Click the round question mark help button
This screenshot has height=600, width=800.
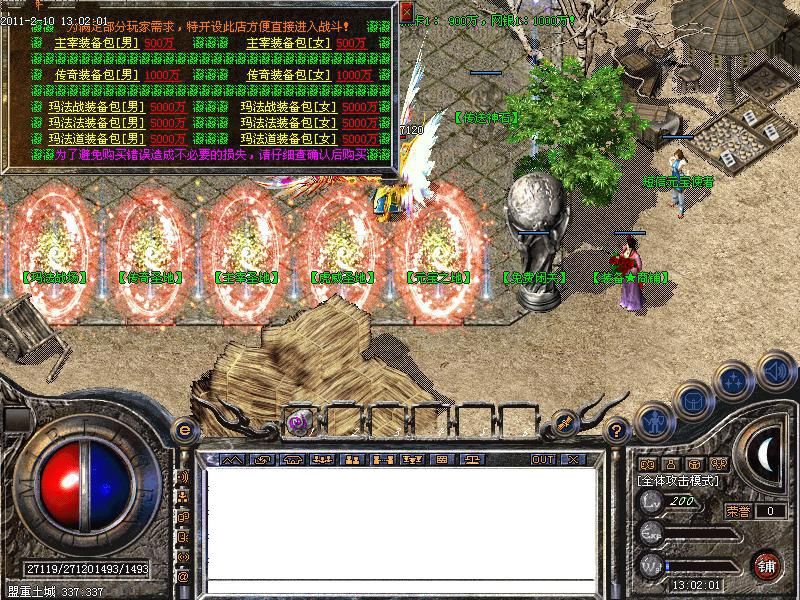[617, 430]
